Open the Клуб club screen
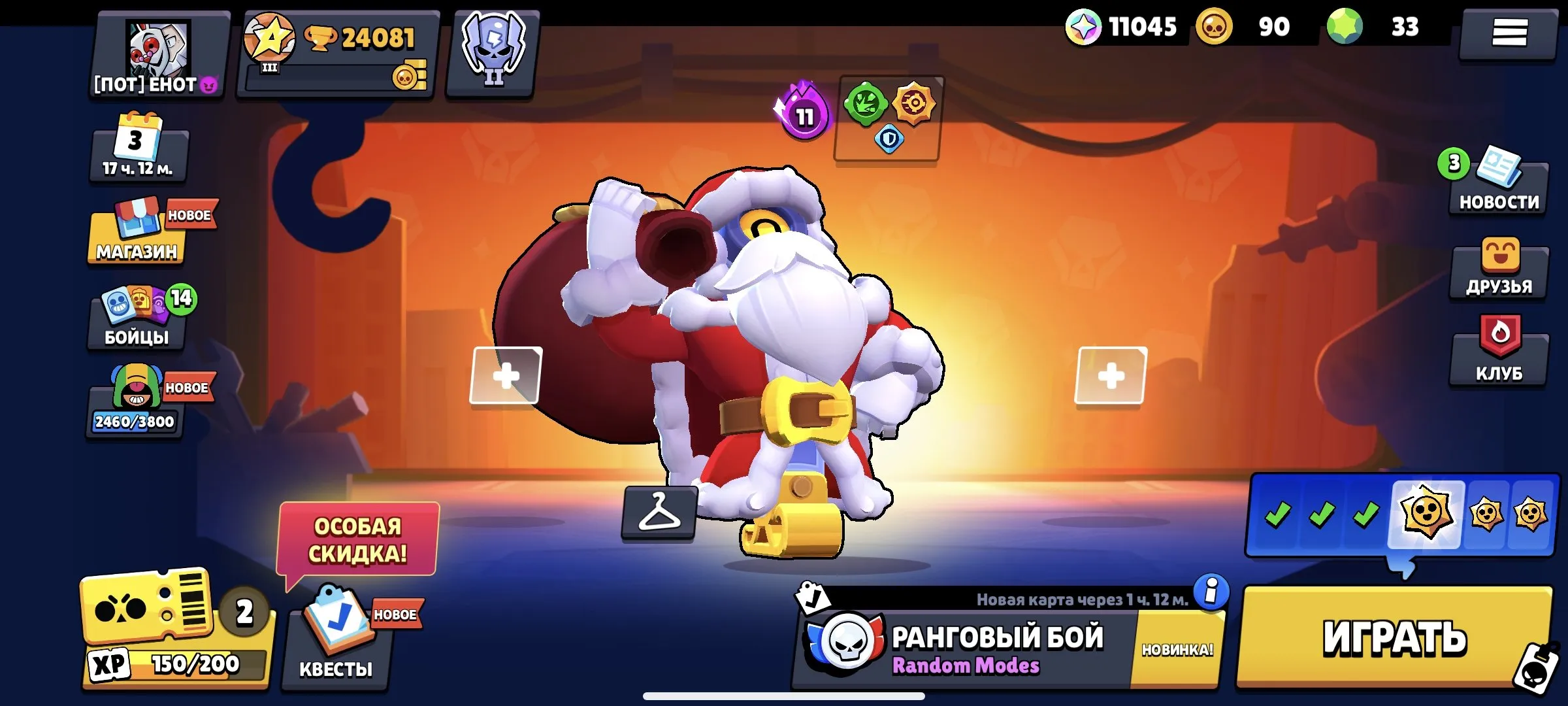Viewport: 1568px width, 706px height. (x=1499, y=356)
